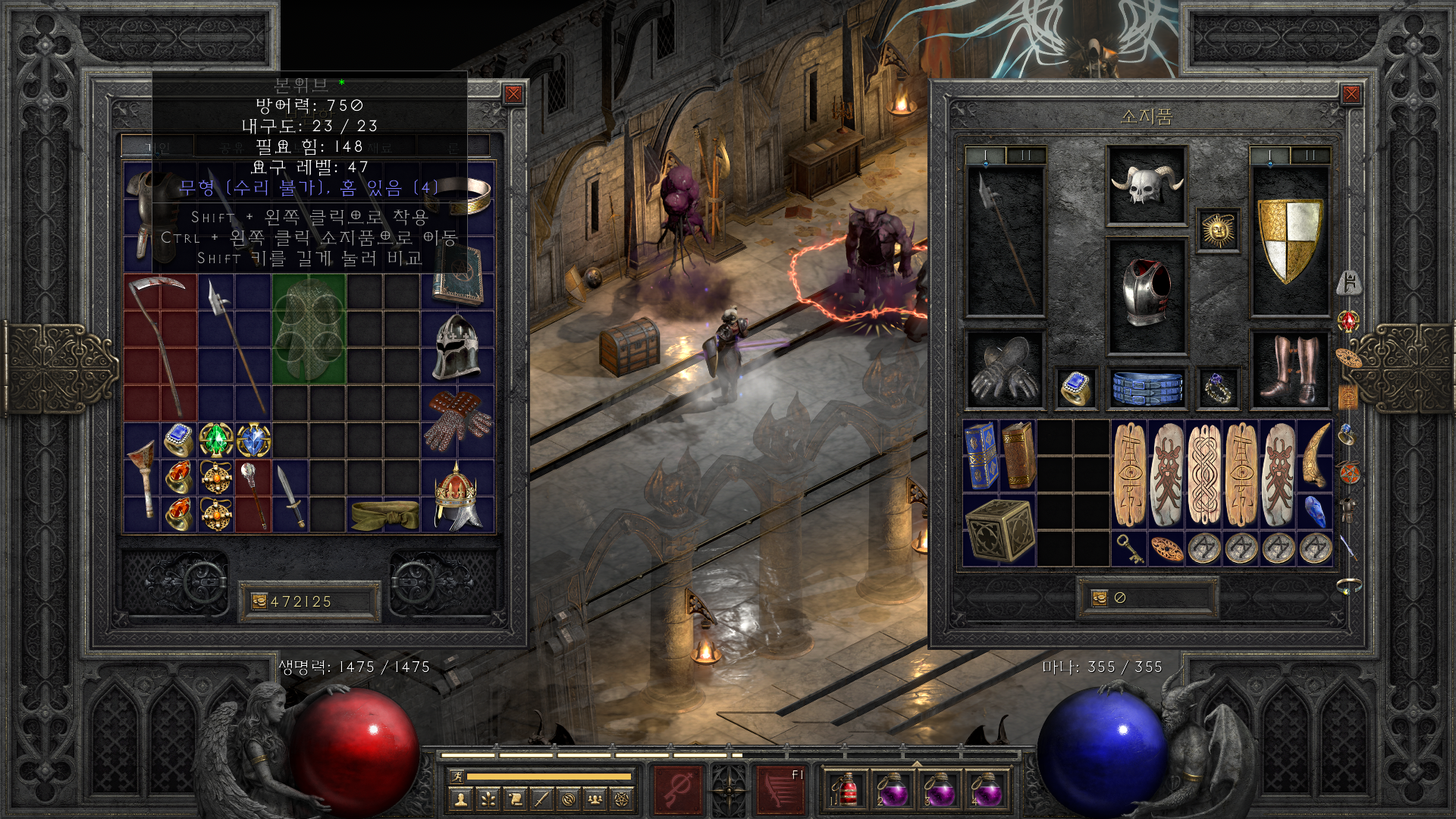
Task: Select the red crowned helmet in stash
Action: coord(457,496)
